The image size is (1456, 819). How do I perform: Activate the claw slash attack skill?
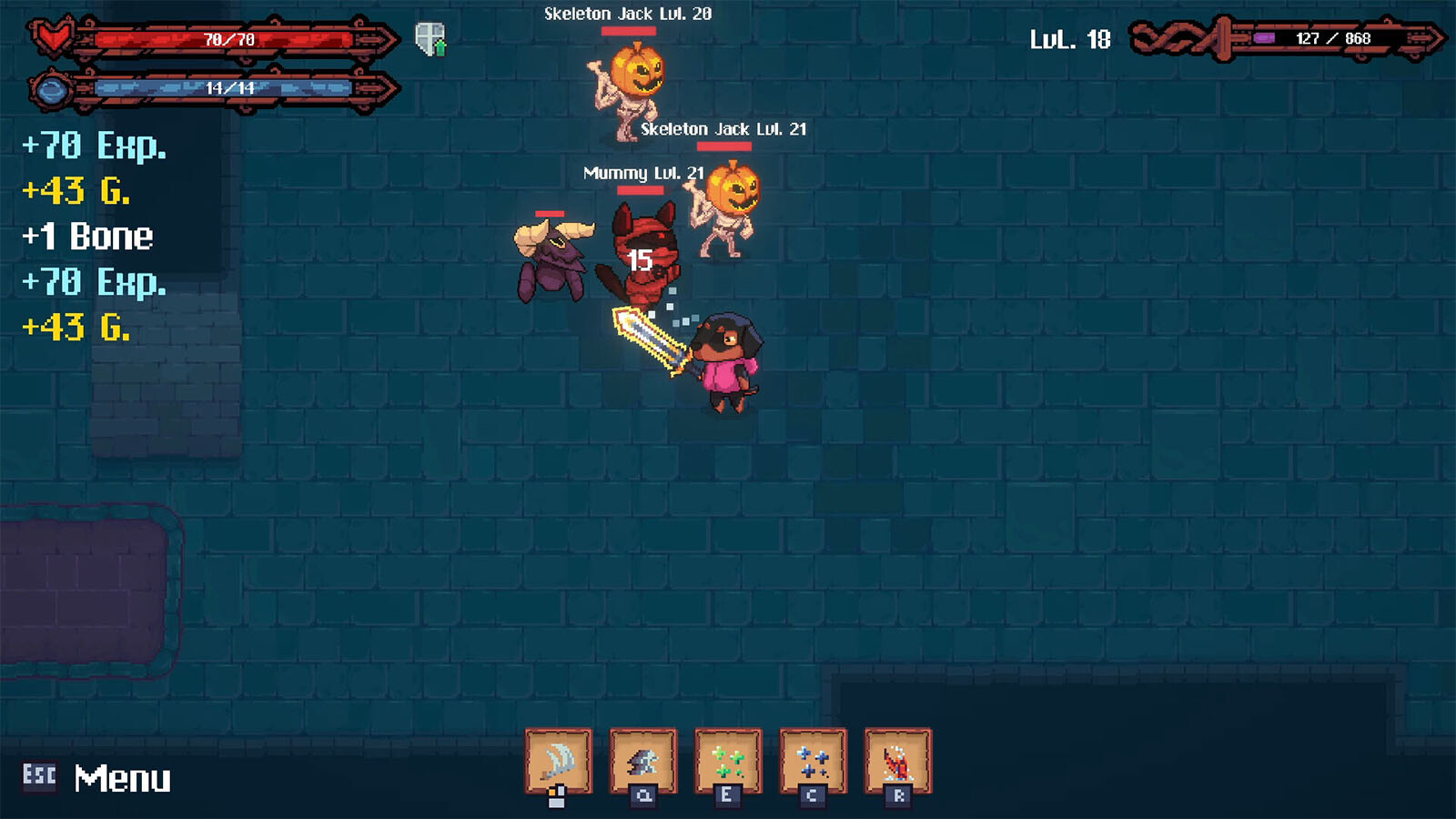coord(558,761)
